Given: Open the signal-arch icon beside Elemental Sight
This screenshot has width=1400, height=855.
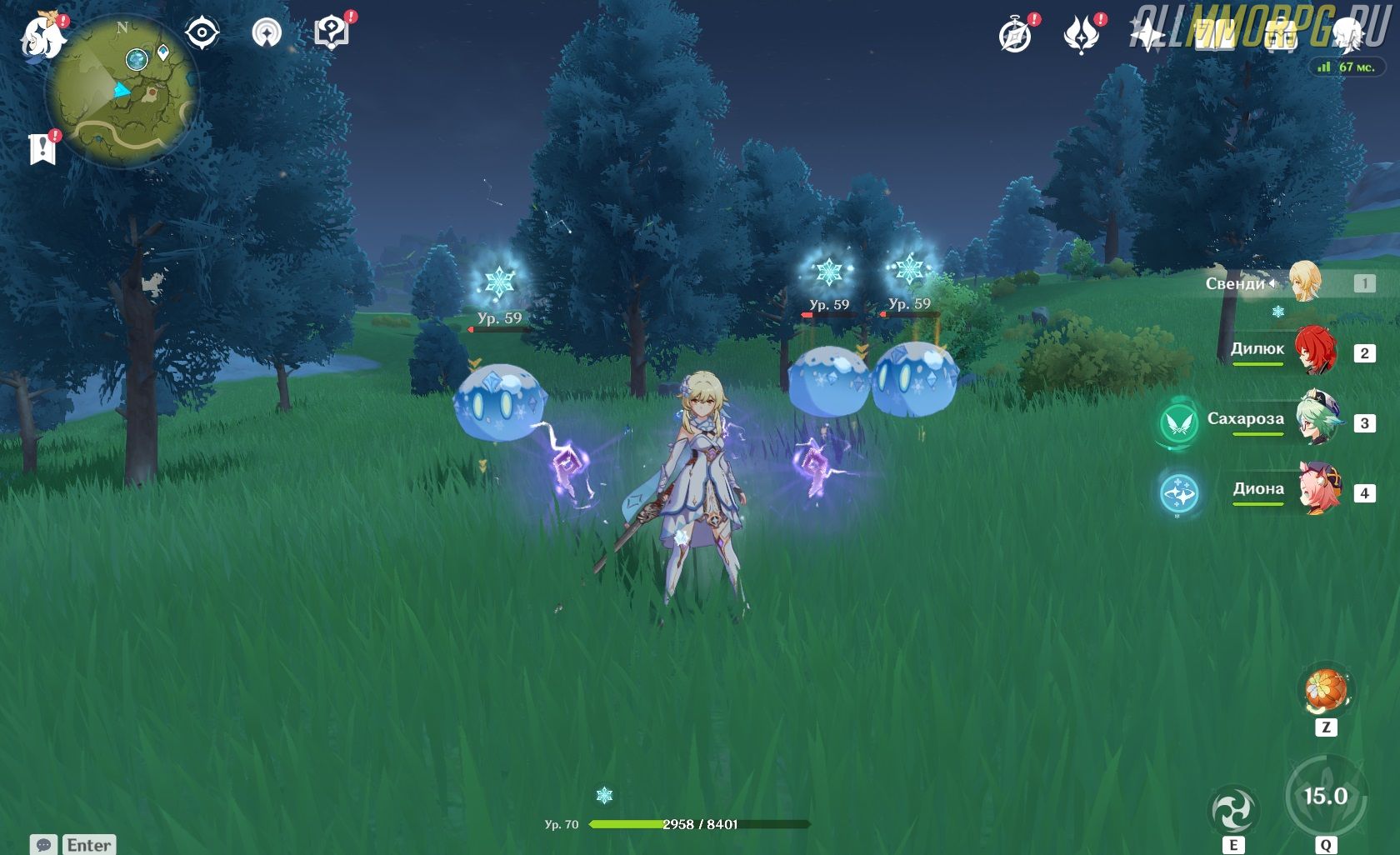Looking at the screenshot, I should tap(267, 34).
